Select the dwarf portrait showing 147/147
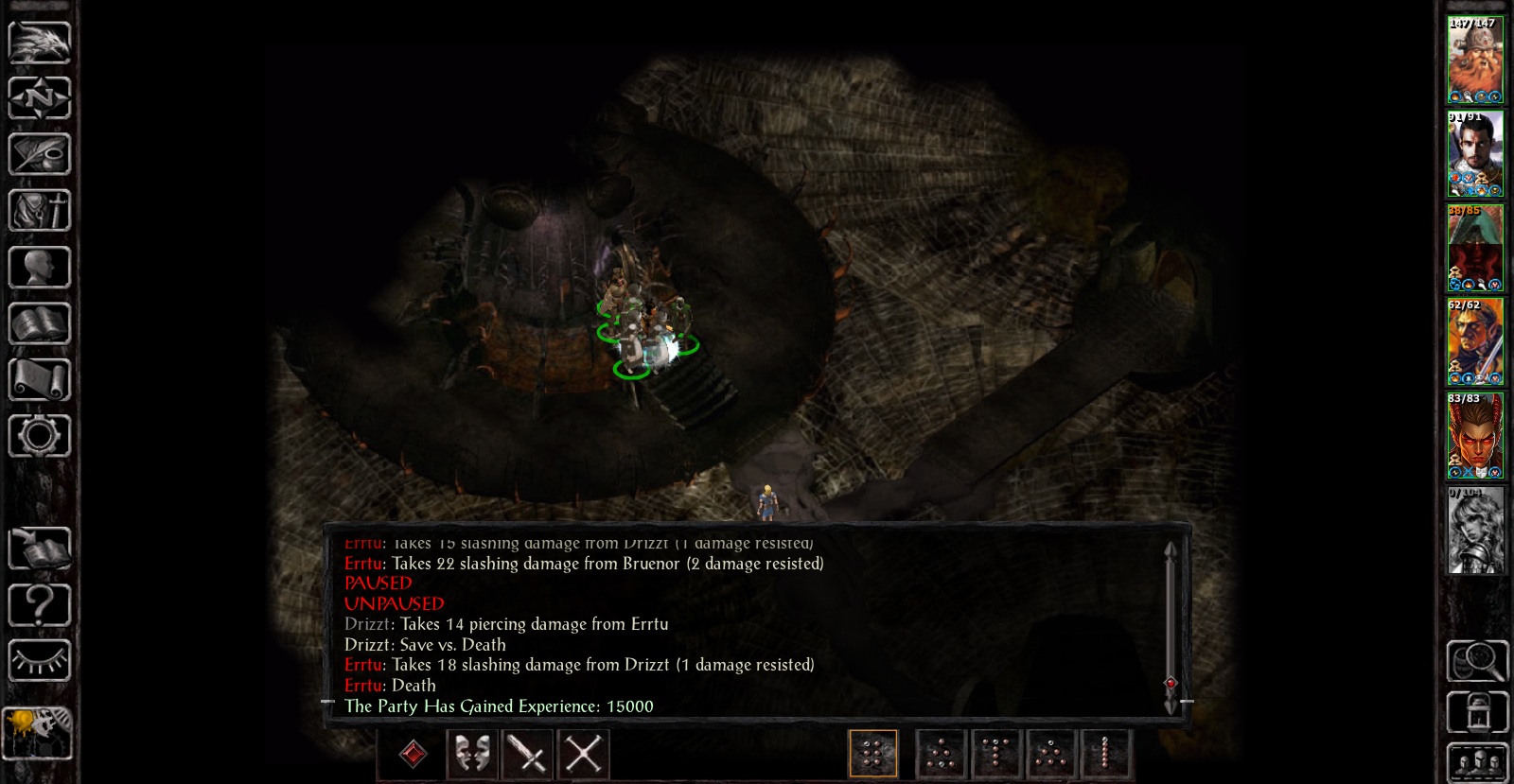Screen dimensions: 1514x784 1475,61
